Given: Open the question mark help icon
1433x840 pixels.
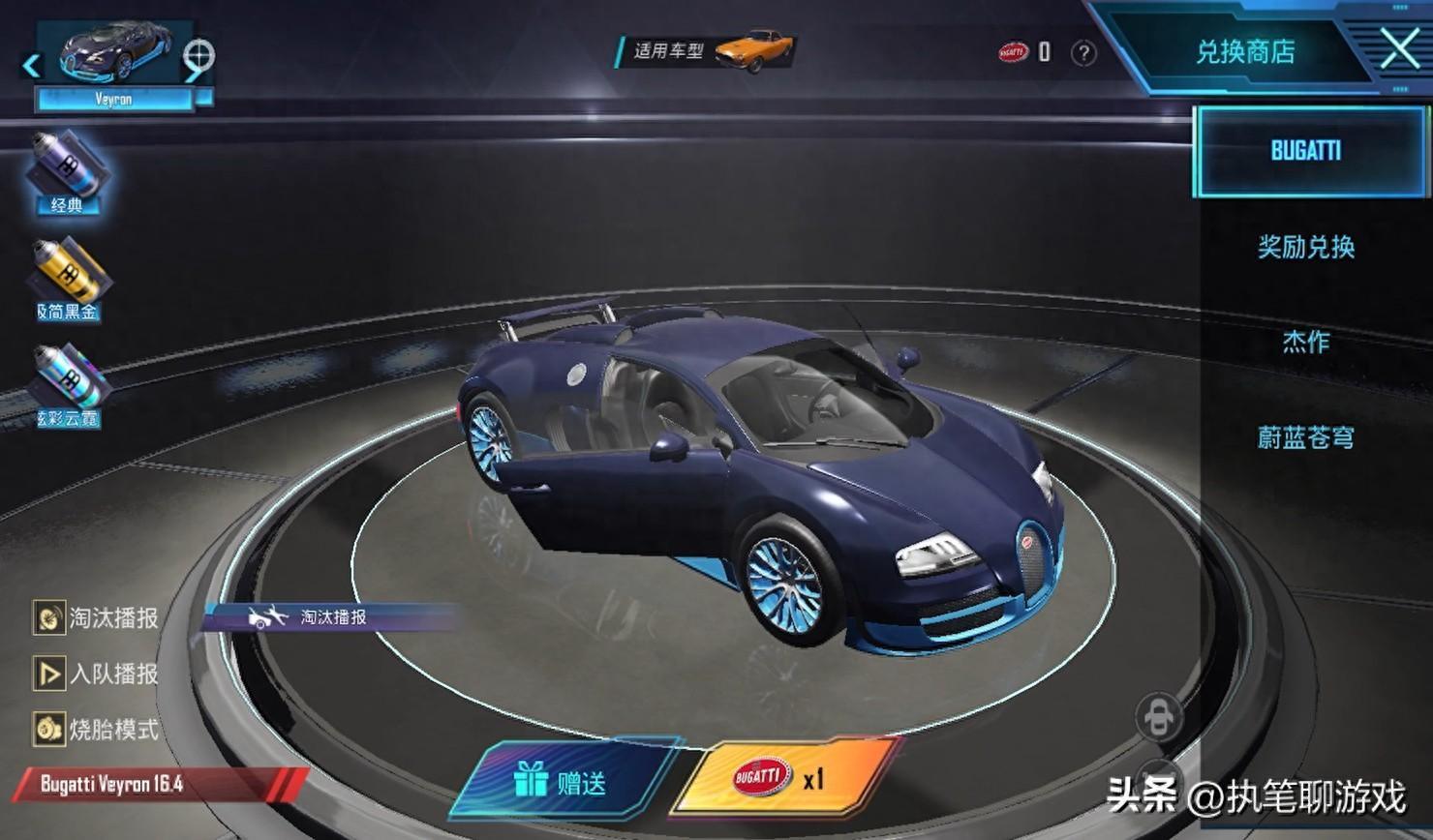Looking at the screenshot, I should tap(1083, 52).
